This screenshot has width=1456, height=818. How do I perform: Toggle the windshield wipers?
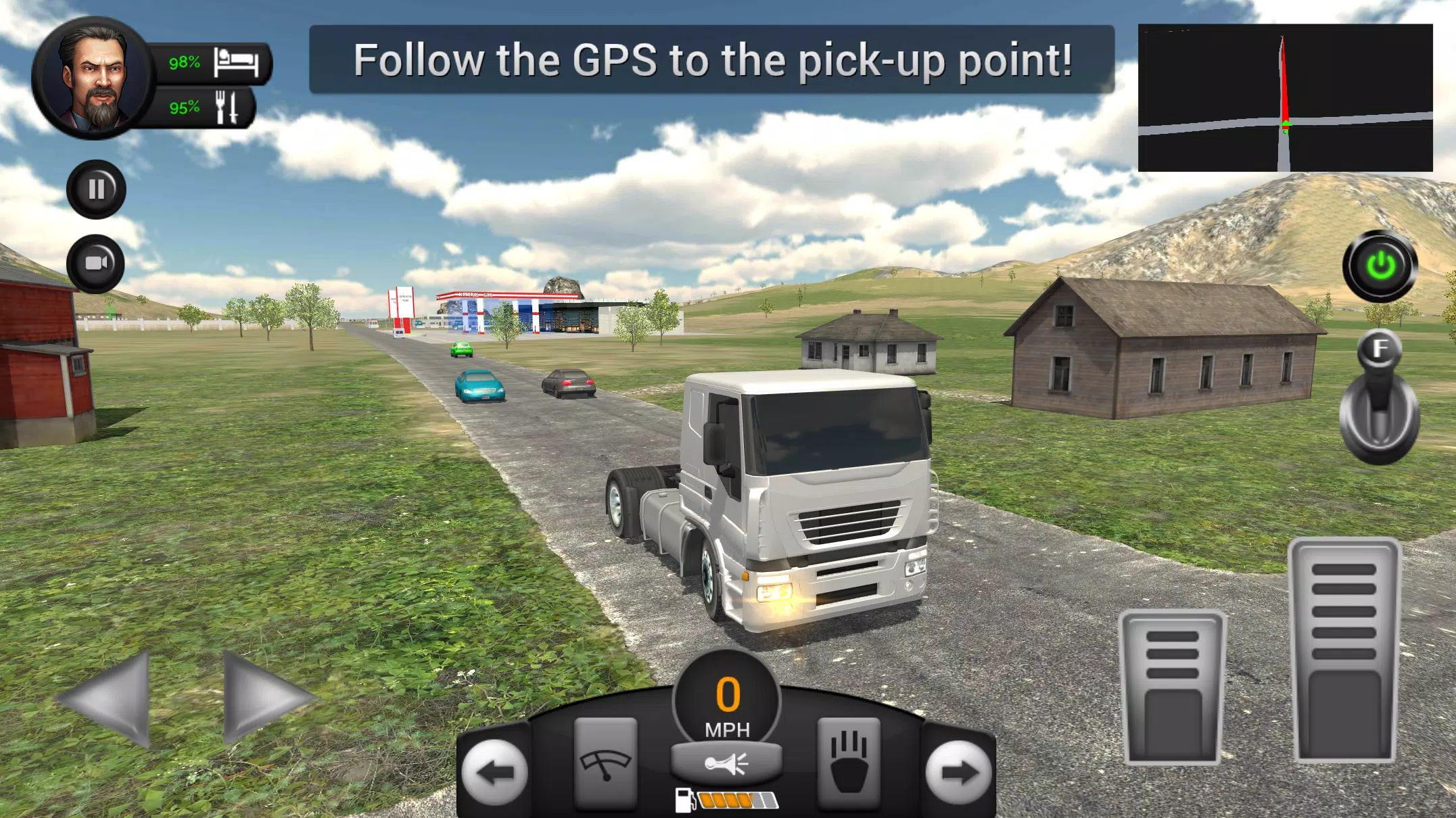pyautogui.click(x=605, y=764)
